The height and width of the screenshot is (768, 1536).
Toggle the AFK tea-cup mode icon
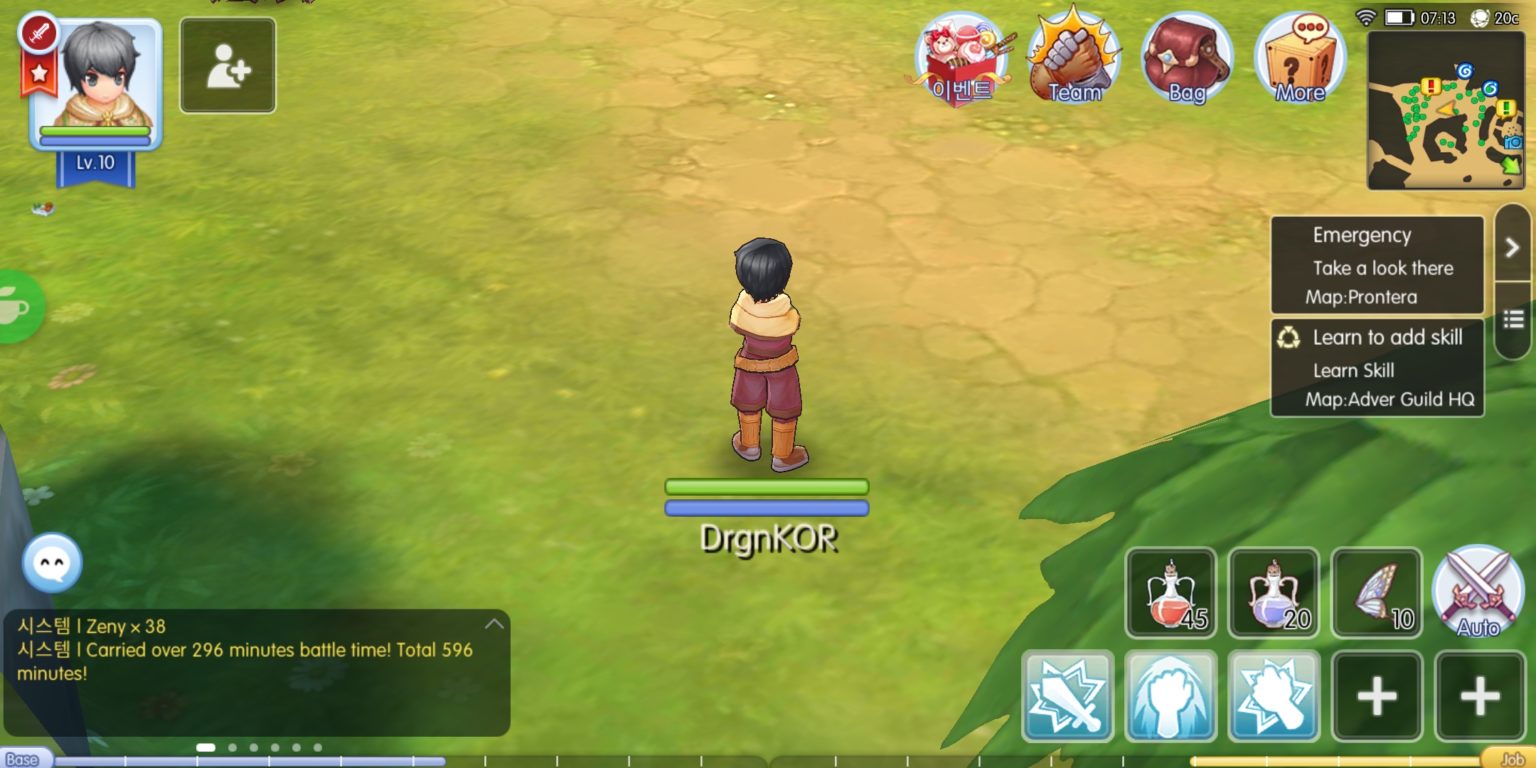(x=10, y=308)
